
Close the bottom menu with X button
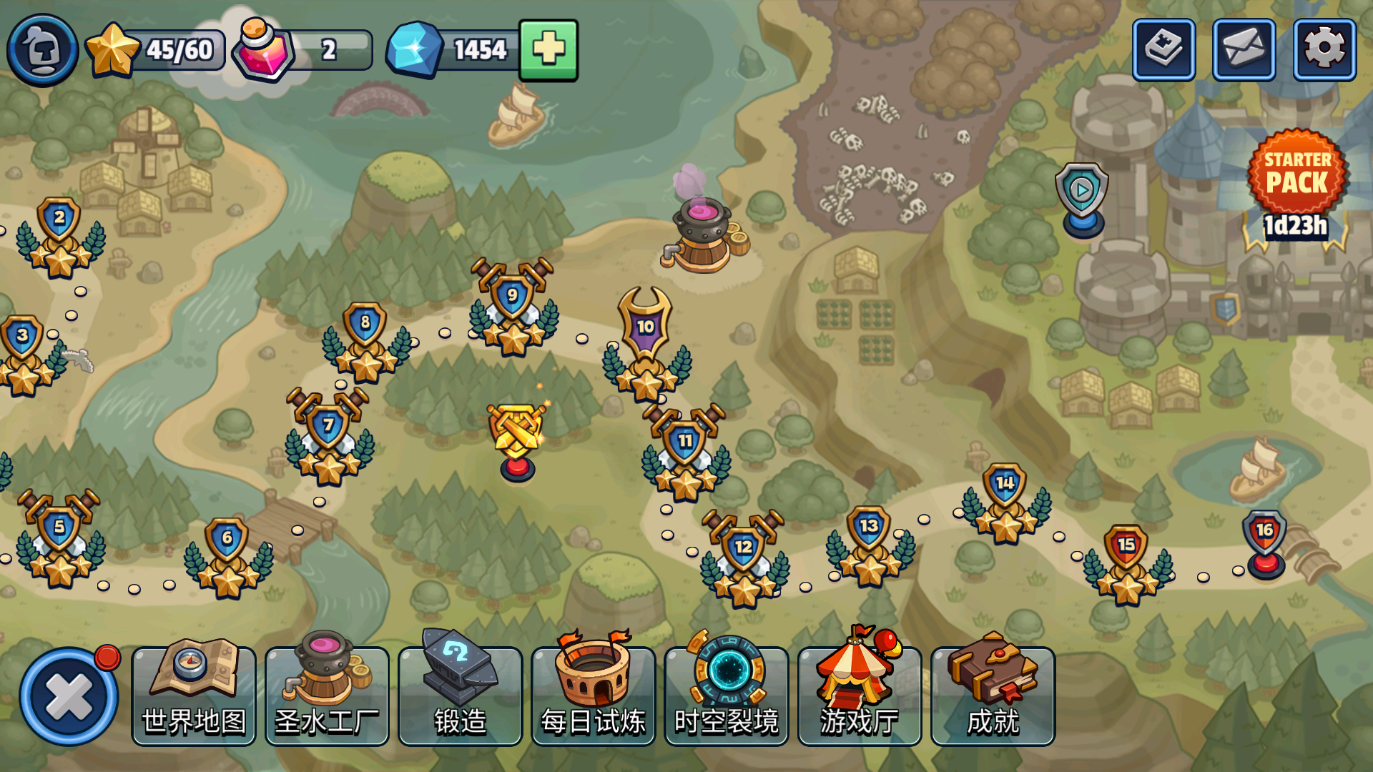pyautogui.click(x=69, y=697)
